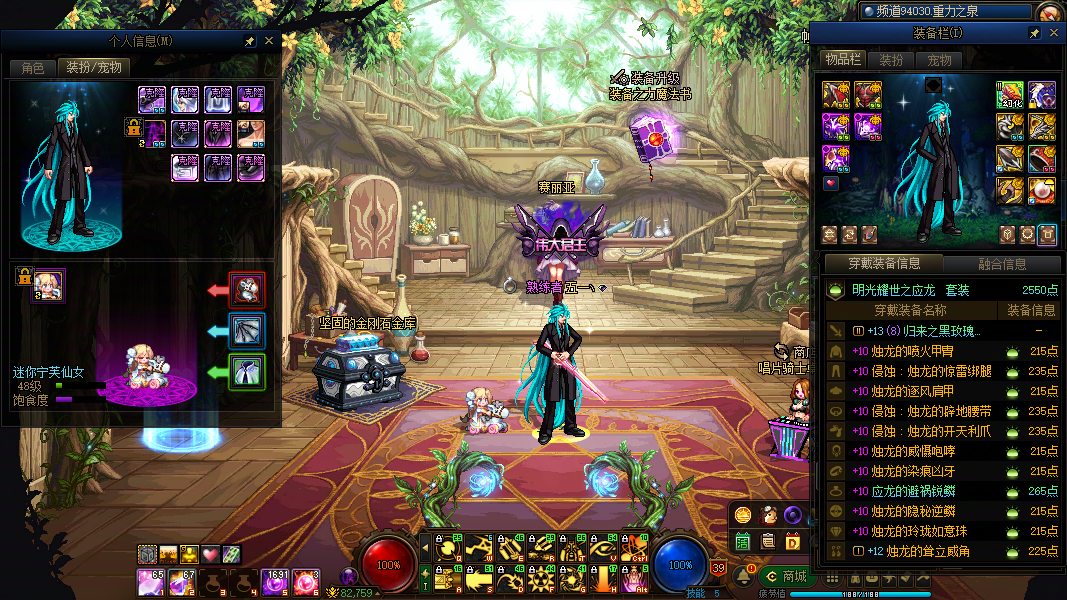Select the green-bordered pet equipment slot
Viewport: 1067px width, 600px height.
247,372
